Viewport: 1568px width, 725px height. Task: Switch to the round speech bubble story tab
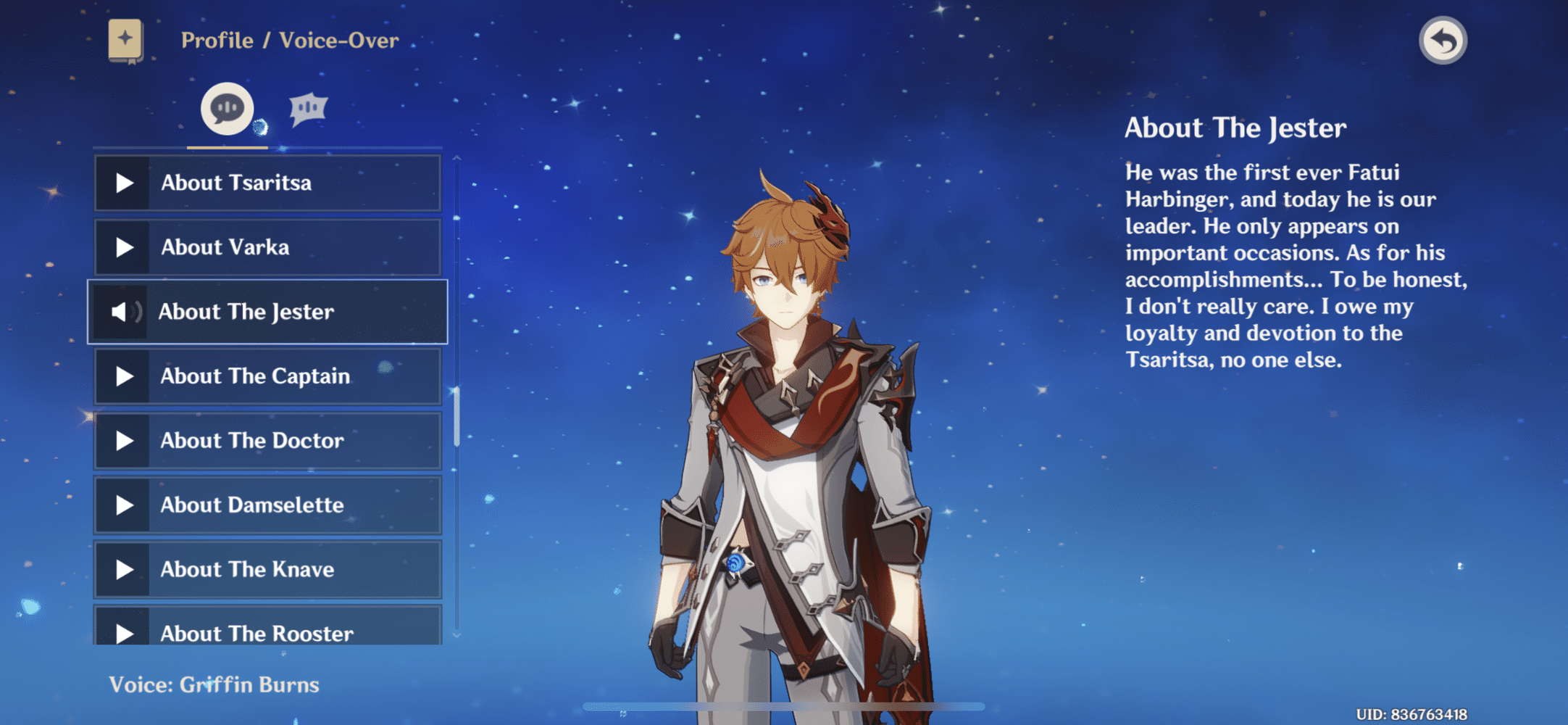click(227, 109)
